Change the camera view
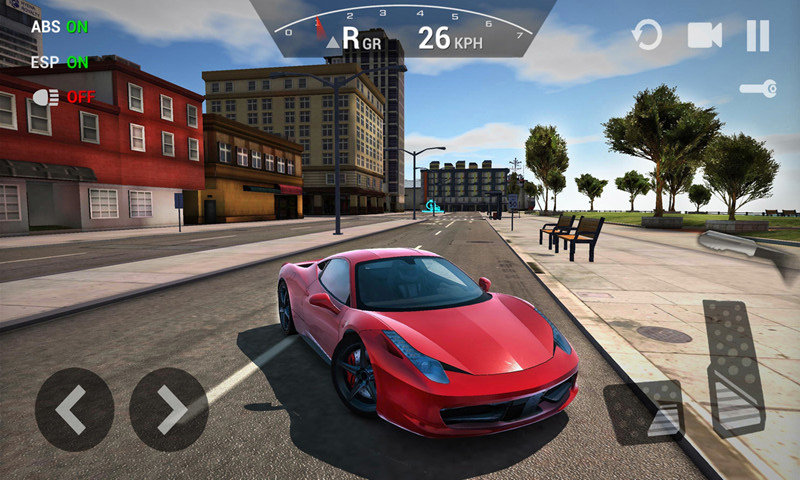This screenshot has width=800, height=480. point(704,37)
